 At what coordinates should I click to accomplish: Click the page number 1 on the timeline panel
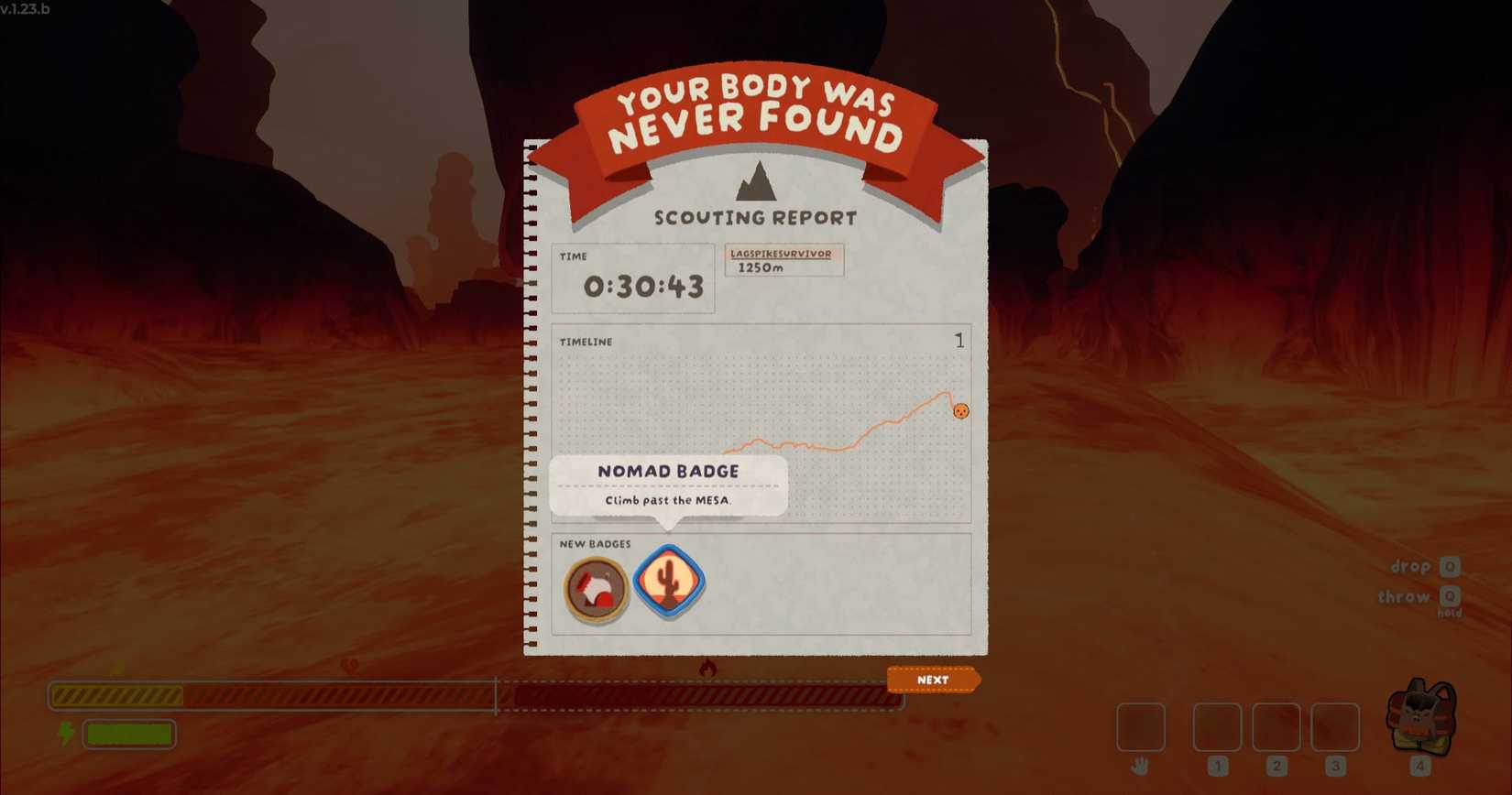tap(959, 340)
